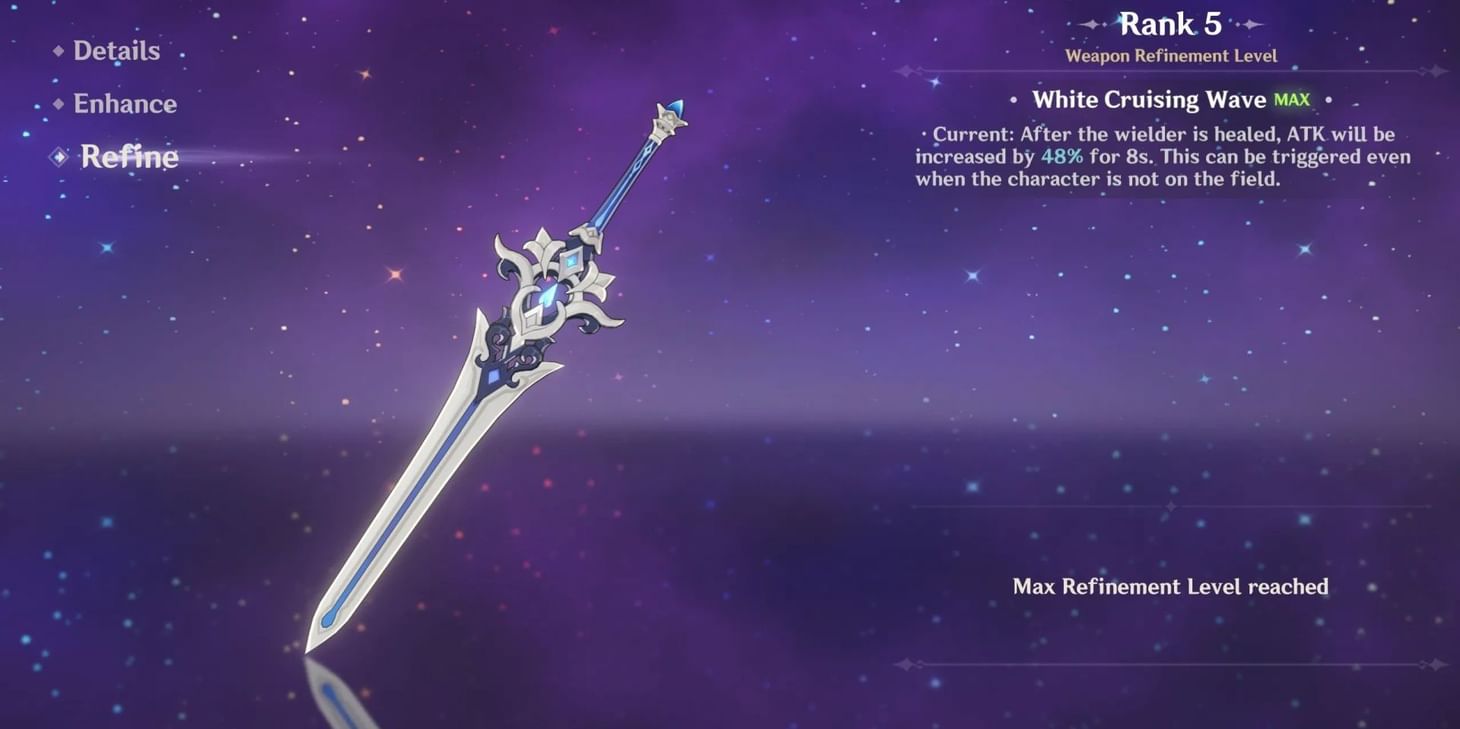Viewport: 1460px width, 729px height.
Task: Expand the White Cruising Wave skill description
Action: click(x=1151, y=99)
